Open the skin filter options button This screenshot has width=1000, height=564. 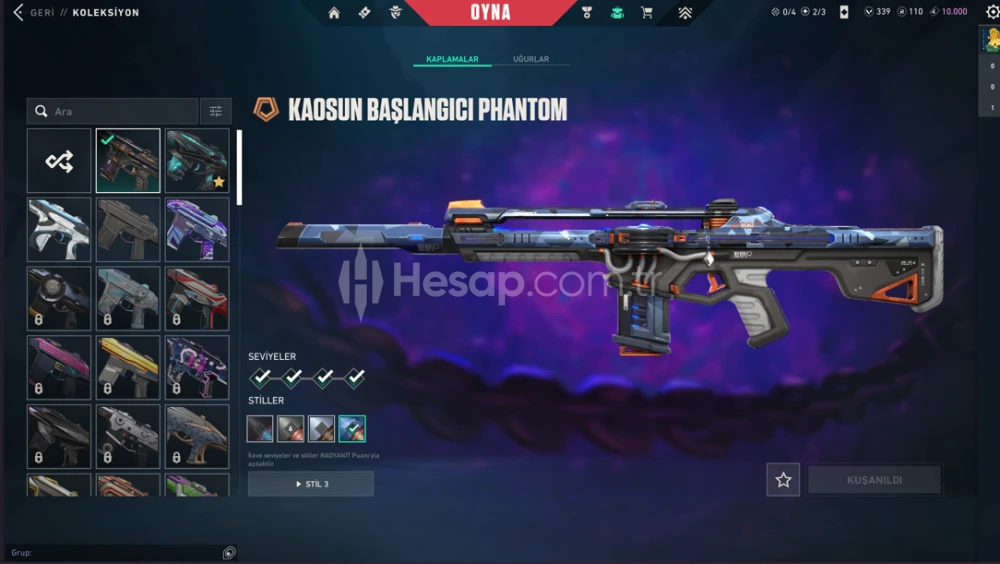215,111
